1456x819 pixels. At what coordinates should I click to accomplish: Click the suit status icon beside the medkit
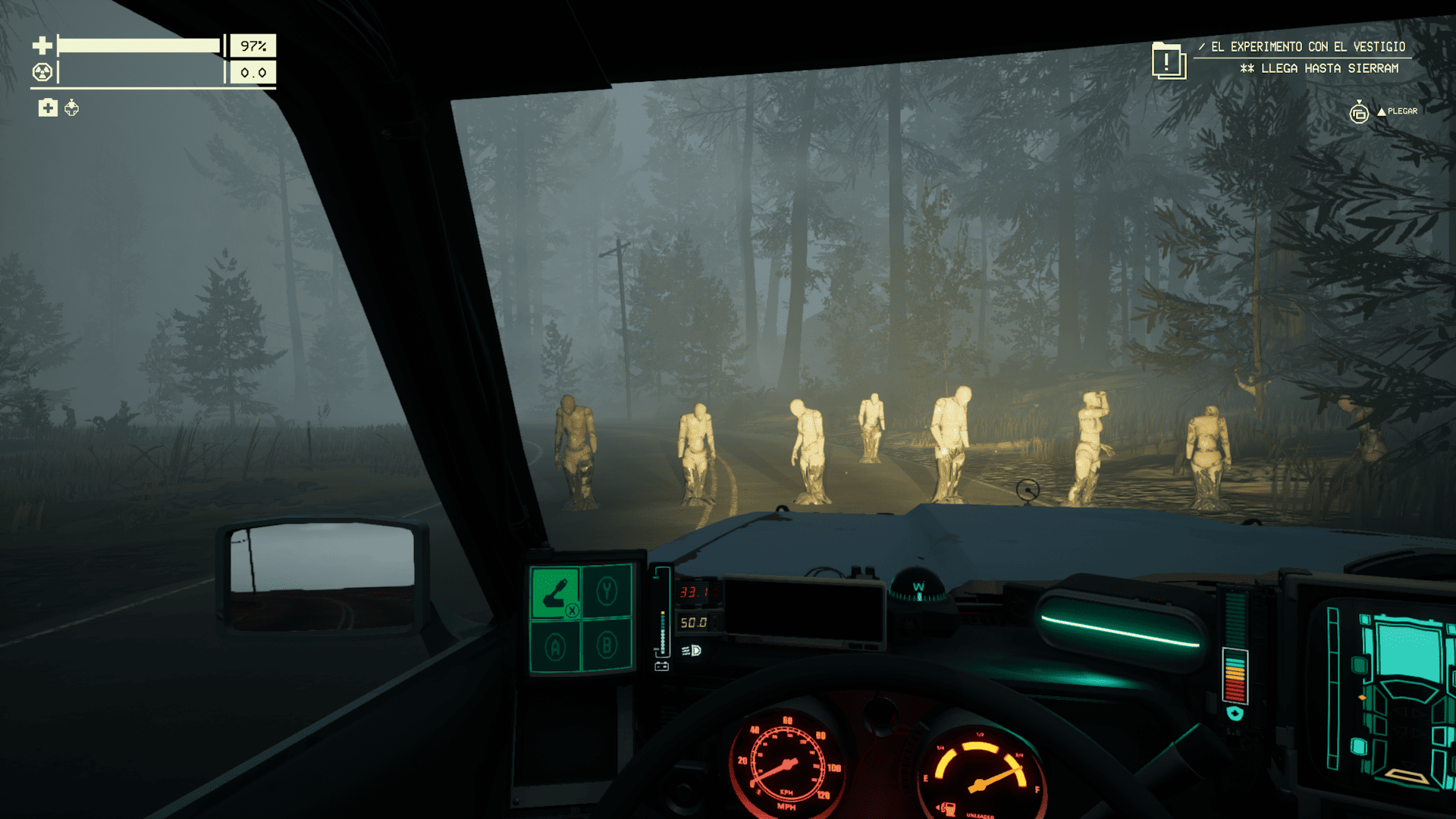(x=72, y=108)
